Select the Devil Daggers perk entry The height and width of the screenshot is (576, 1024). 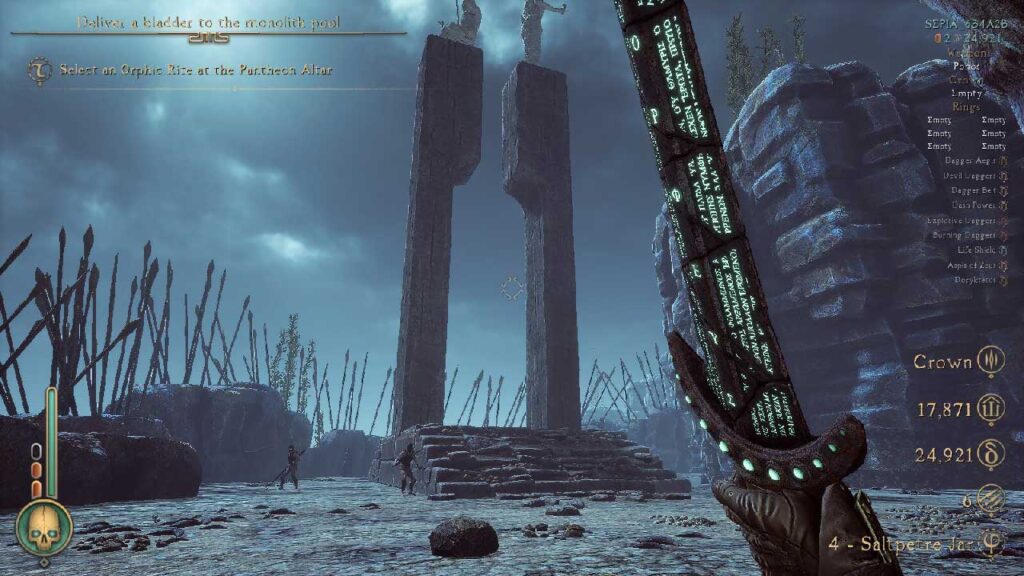965,177
